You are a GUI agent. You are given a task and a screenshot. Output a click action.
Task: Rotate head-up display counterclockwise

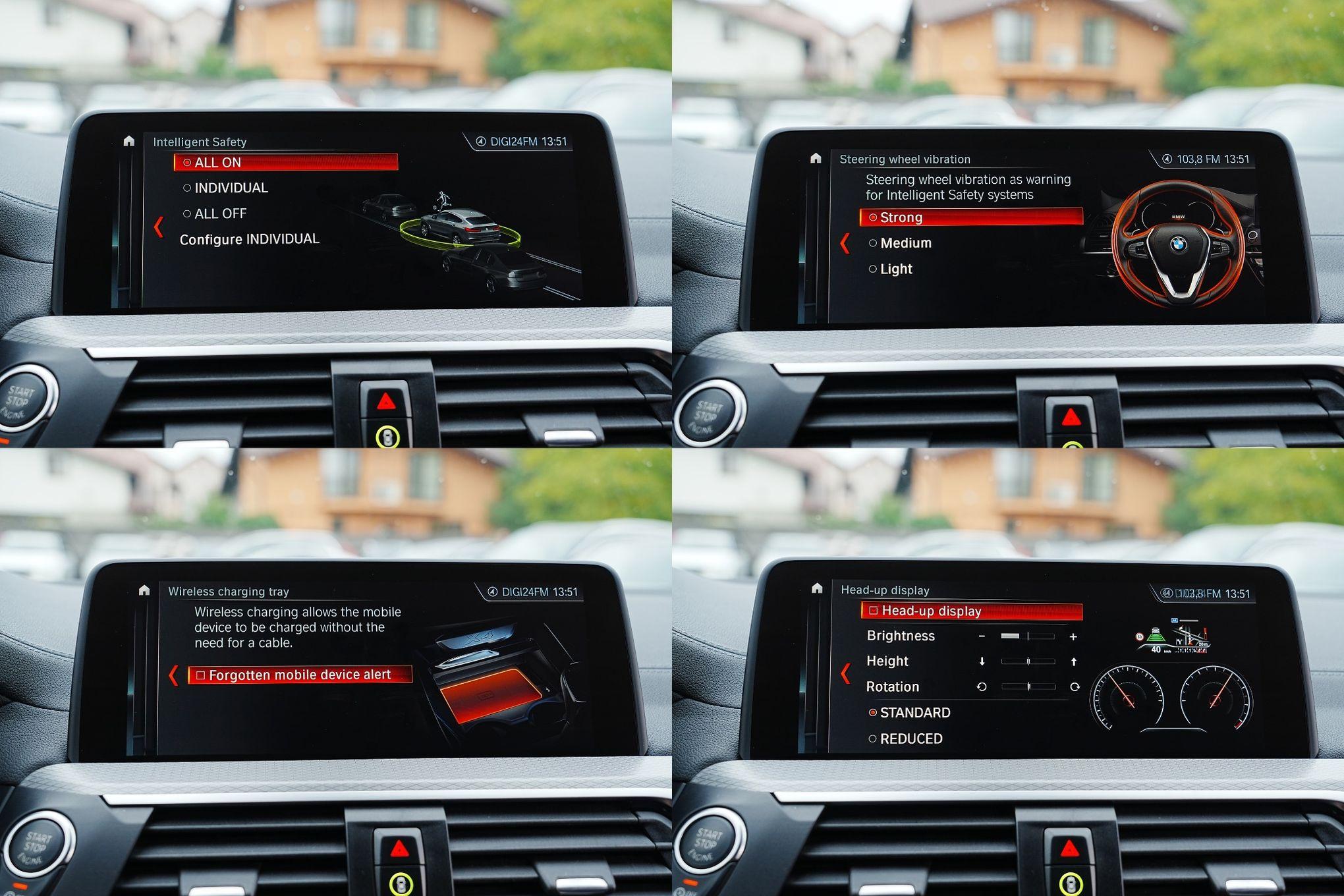982,687
